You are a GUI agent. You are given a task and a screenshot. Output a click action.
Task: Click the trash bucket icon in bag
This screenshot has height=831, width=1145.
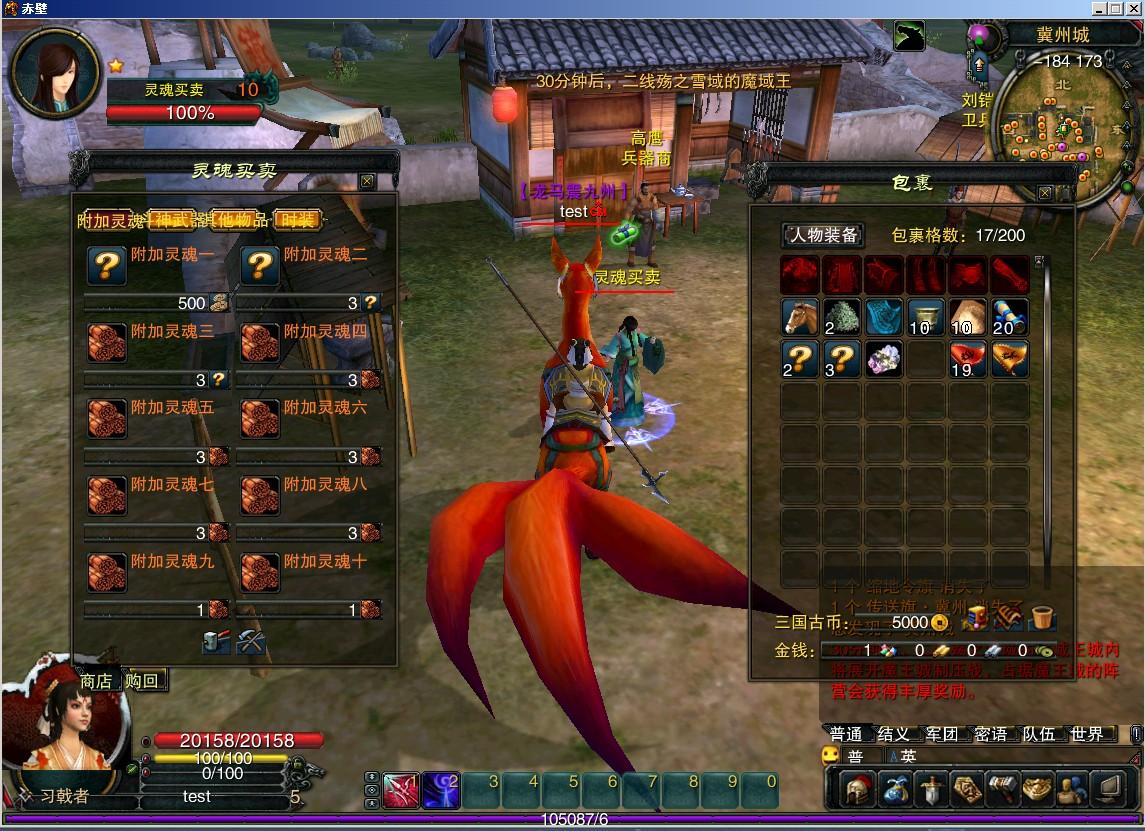[x=1043, y=619]
